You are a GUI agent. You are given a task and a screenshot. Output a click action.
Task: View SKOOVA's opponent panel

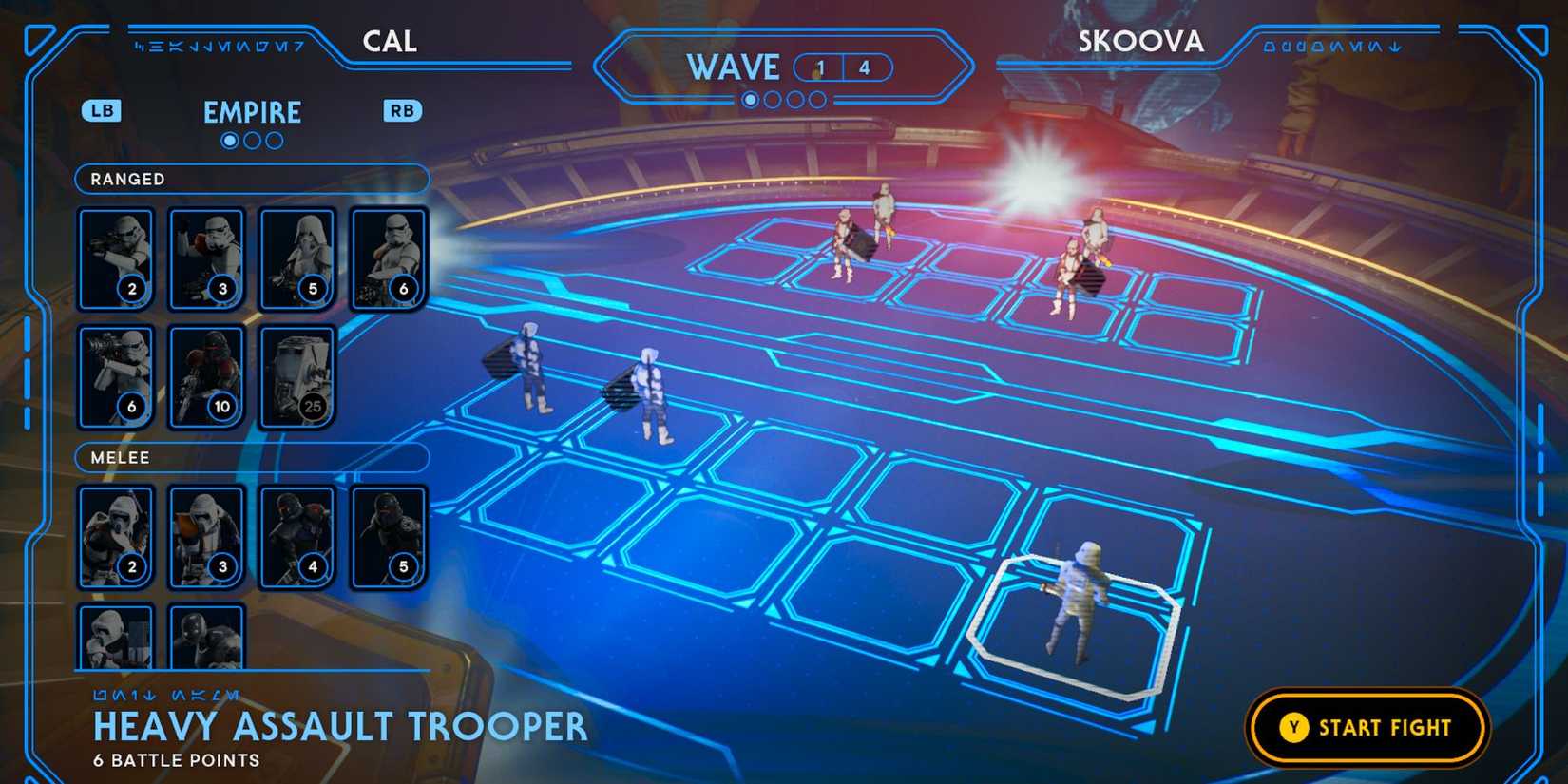coord(1140,41)
